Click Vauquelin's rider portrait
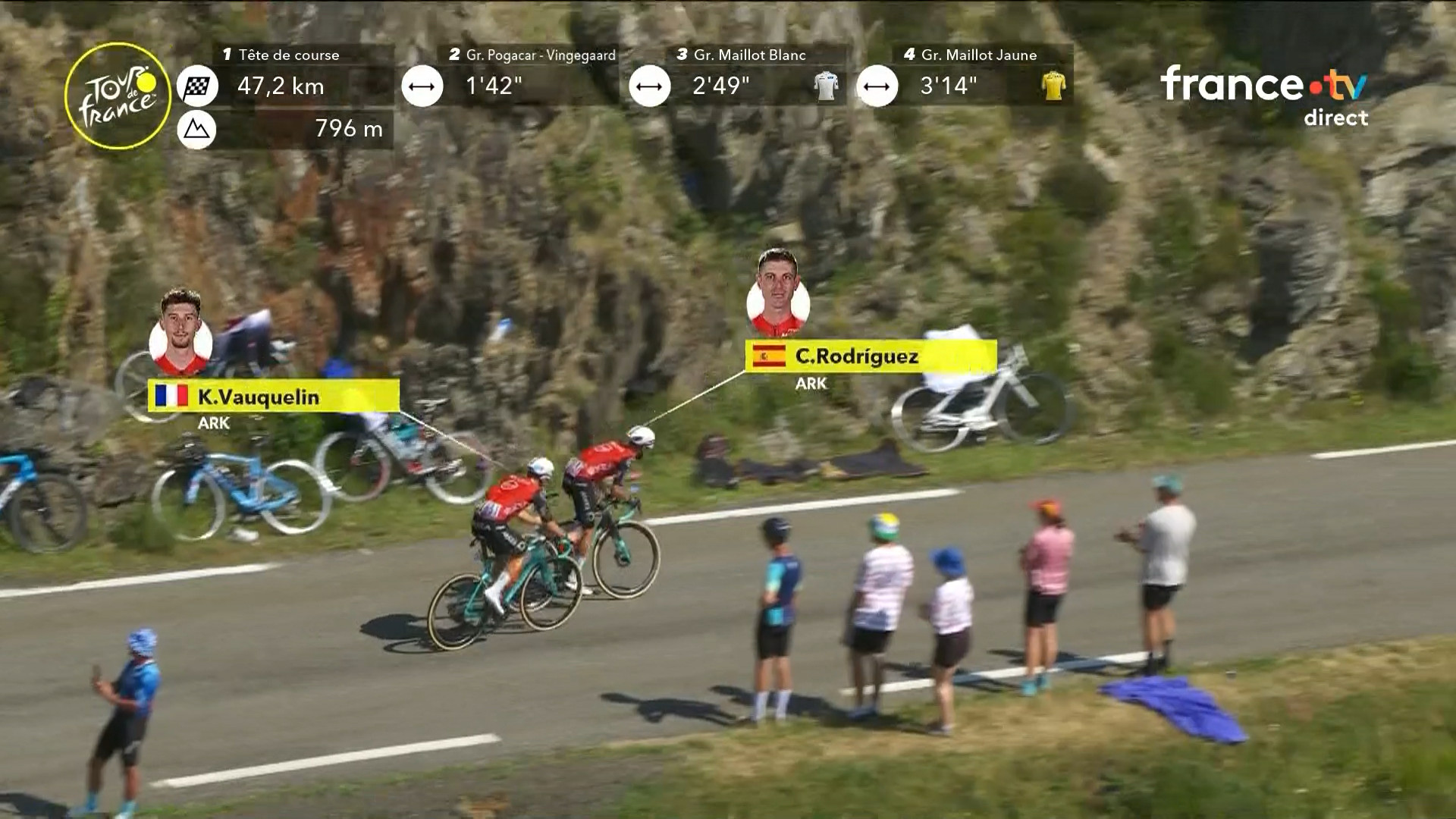 180,334
